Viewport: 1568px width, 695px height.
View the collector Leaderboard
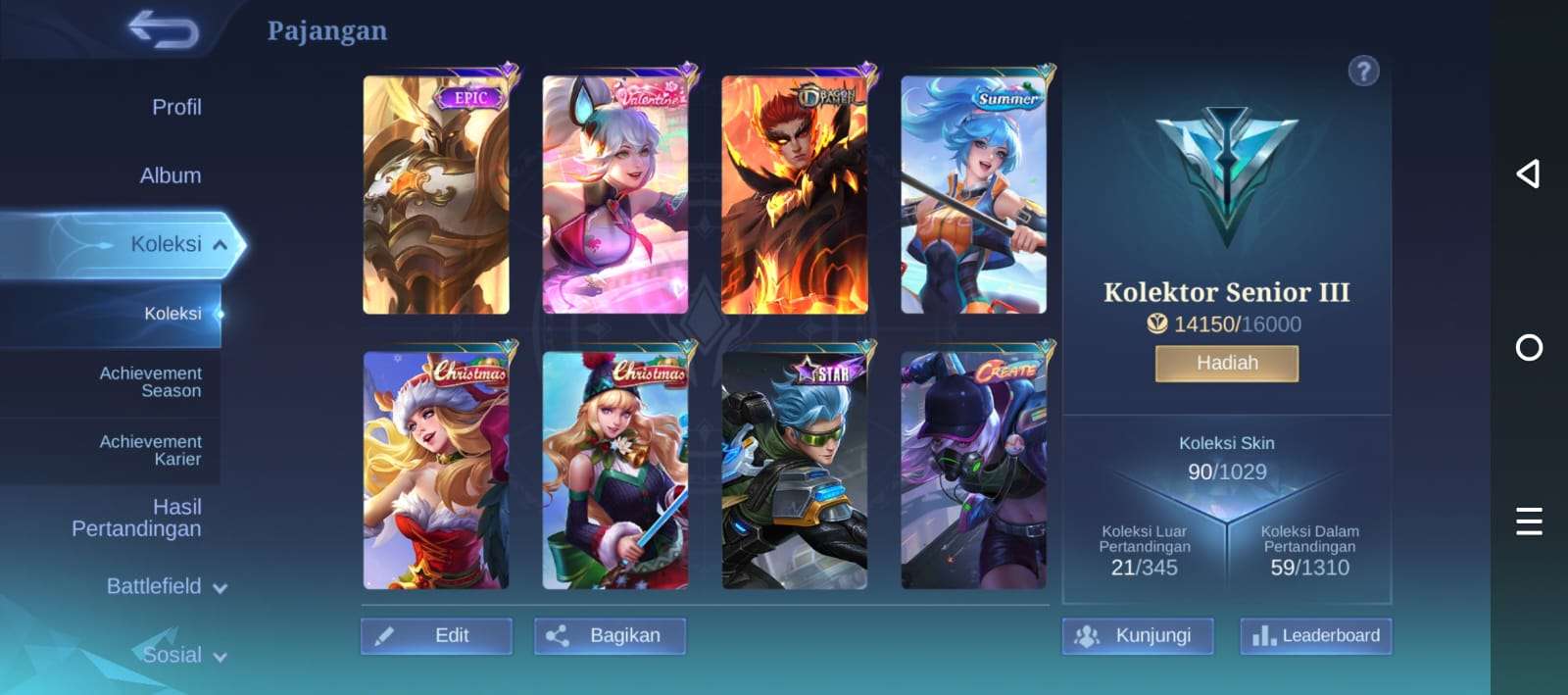1315,635
